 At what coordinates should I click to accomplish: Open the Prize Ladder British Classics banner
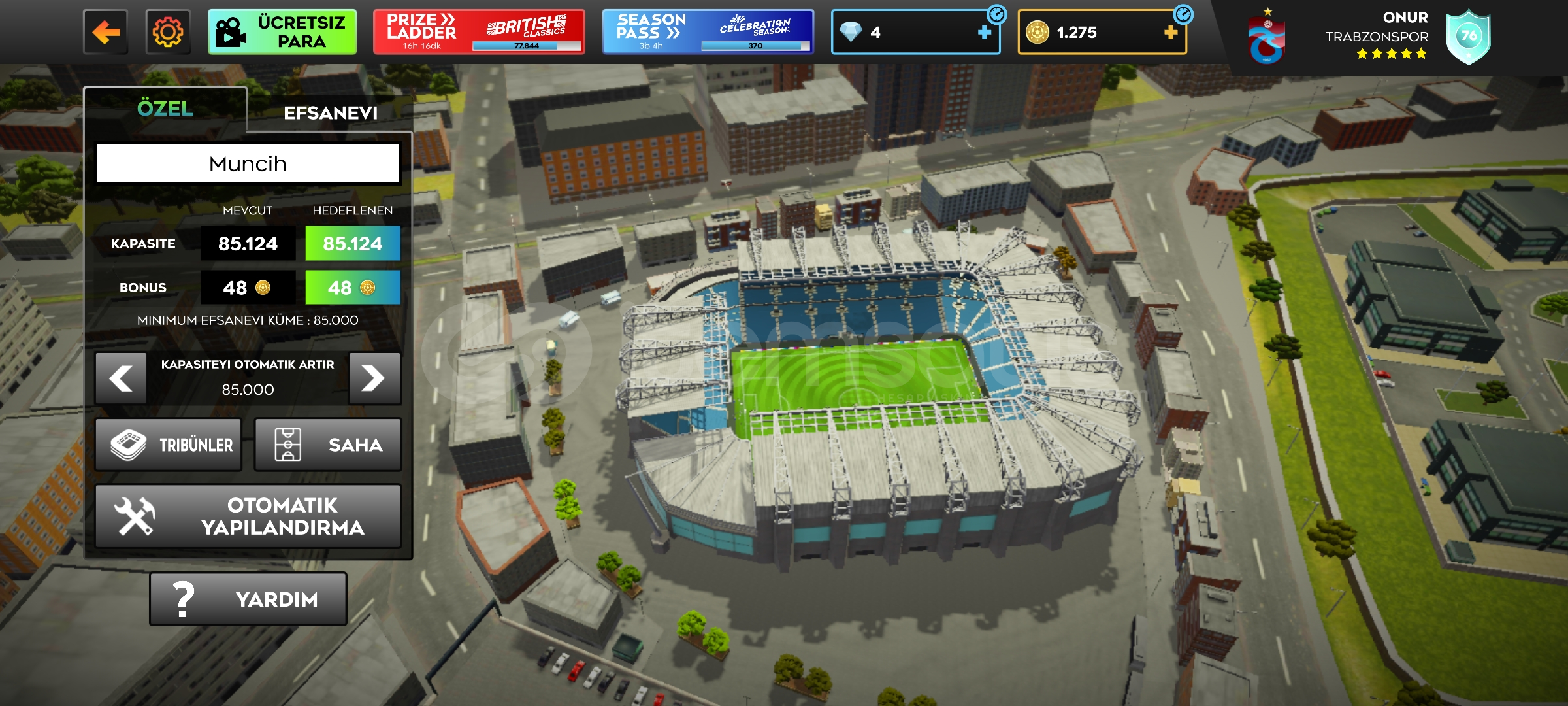[x=478, y=32]
